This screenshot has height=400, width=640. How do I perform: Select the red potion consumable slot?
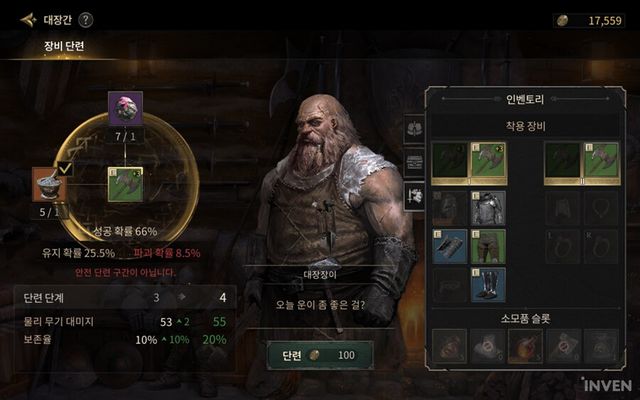tap(526, 345)
